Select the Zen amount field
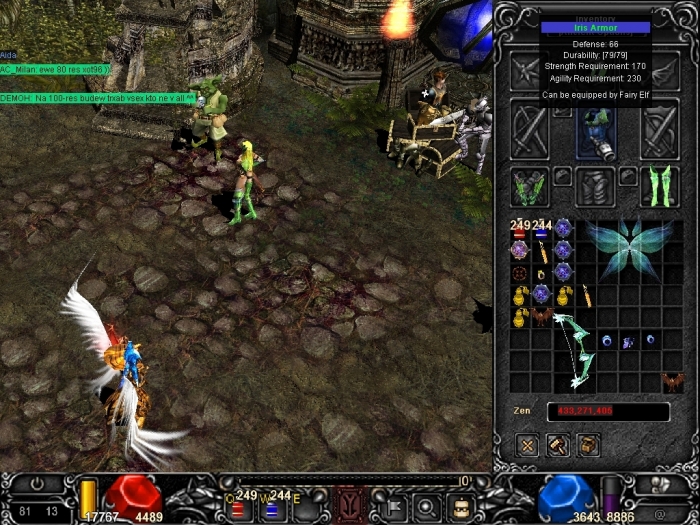 pos(608,411)
